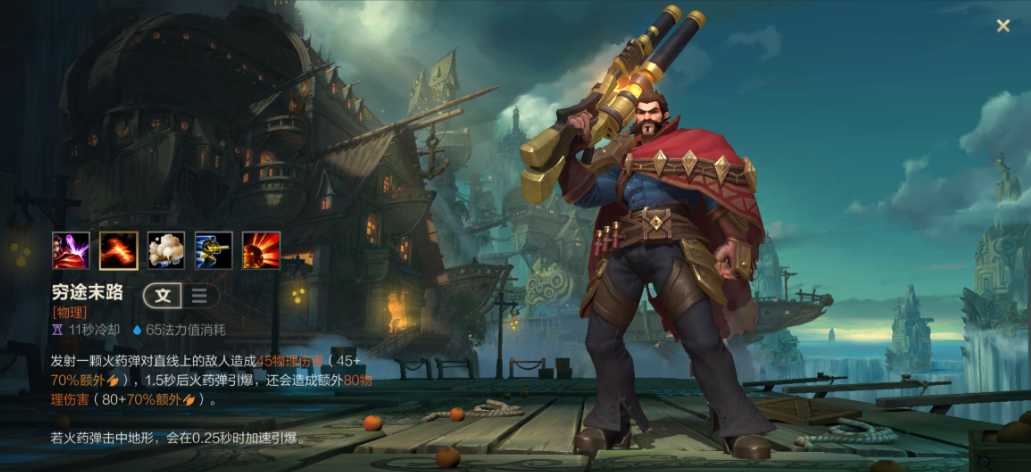Viewport: 1031px width, 472px height.
Task: Switch to the list detail view toggle
Action: [199, 295]
